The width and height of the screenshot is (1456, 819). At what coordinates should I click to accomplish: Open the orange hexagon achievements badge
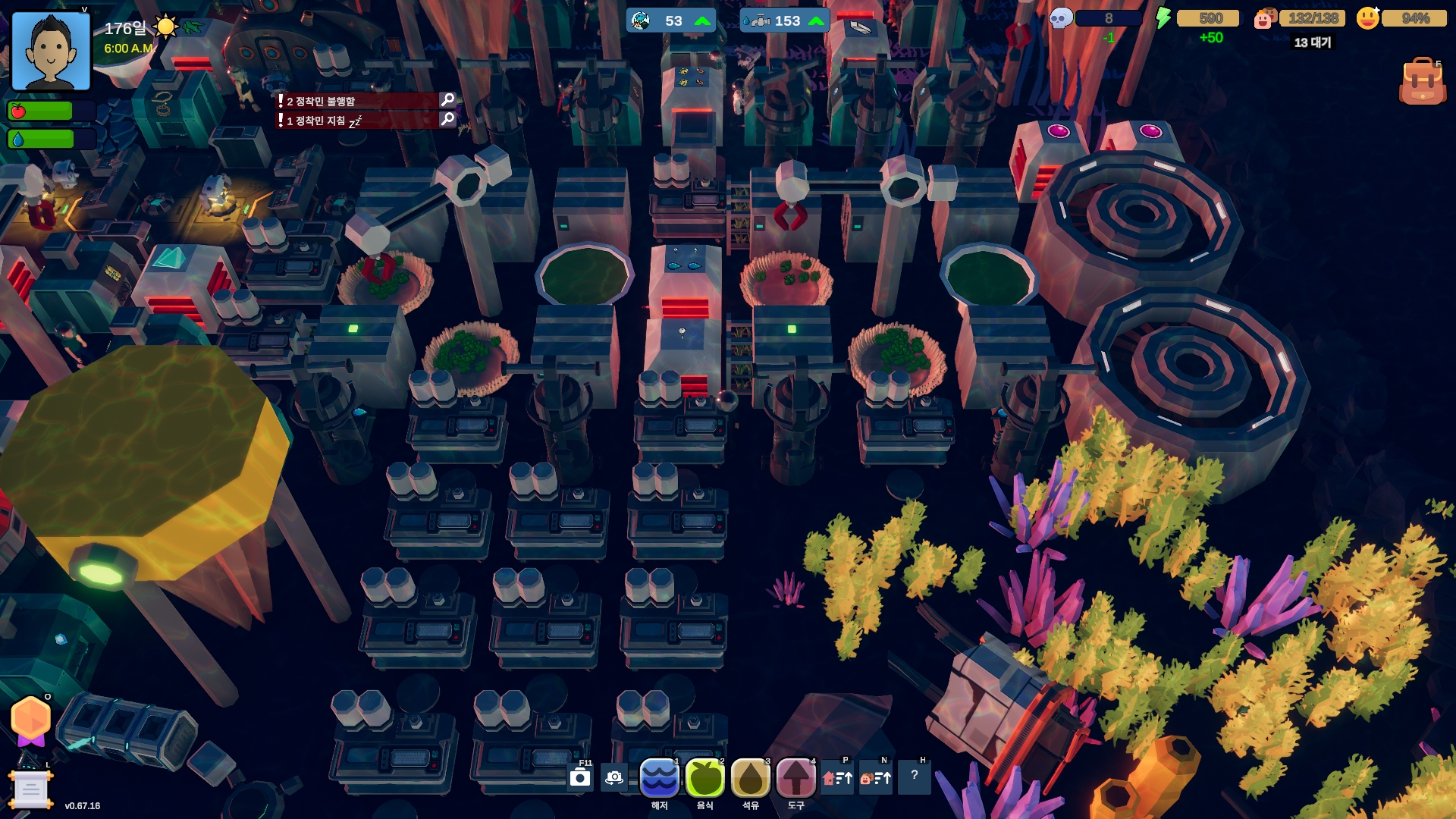pos(31,719)
